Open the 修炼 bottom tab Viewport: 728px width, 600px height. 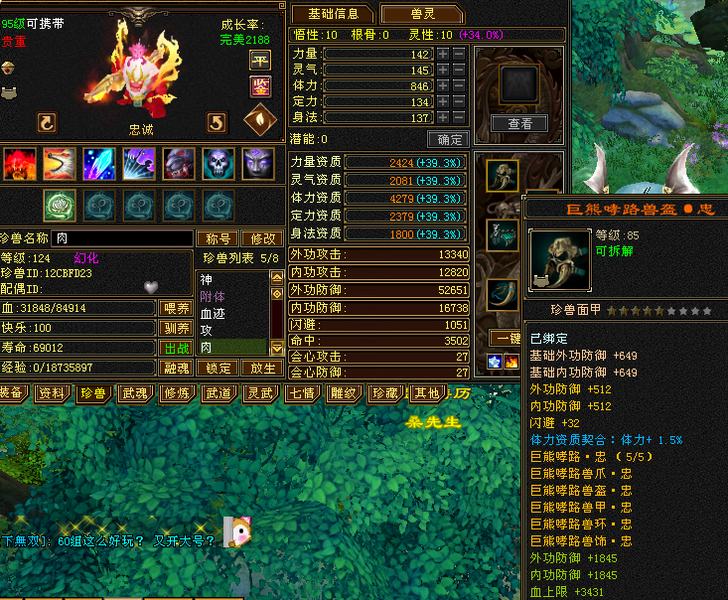tap(176, 393)
